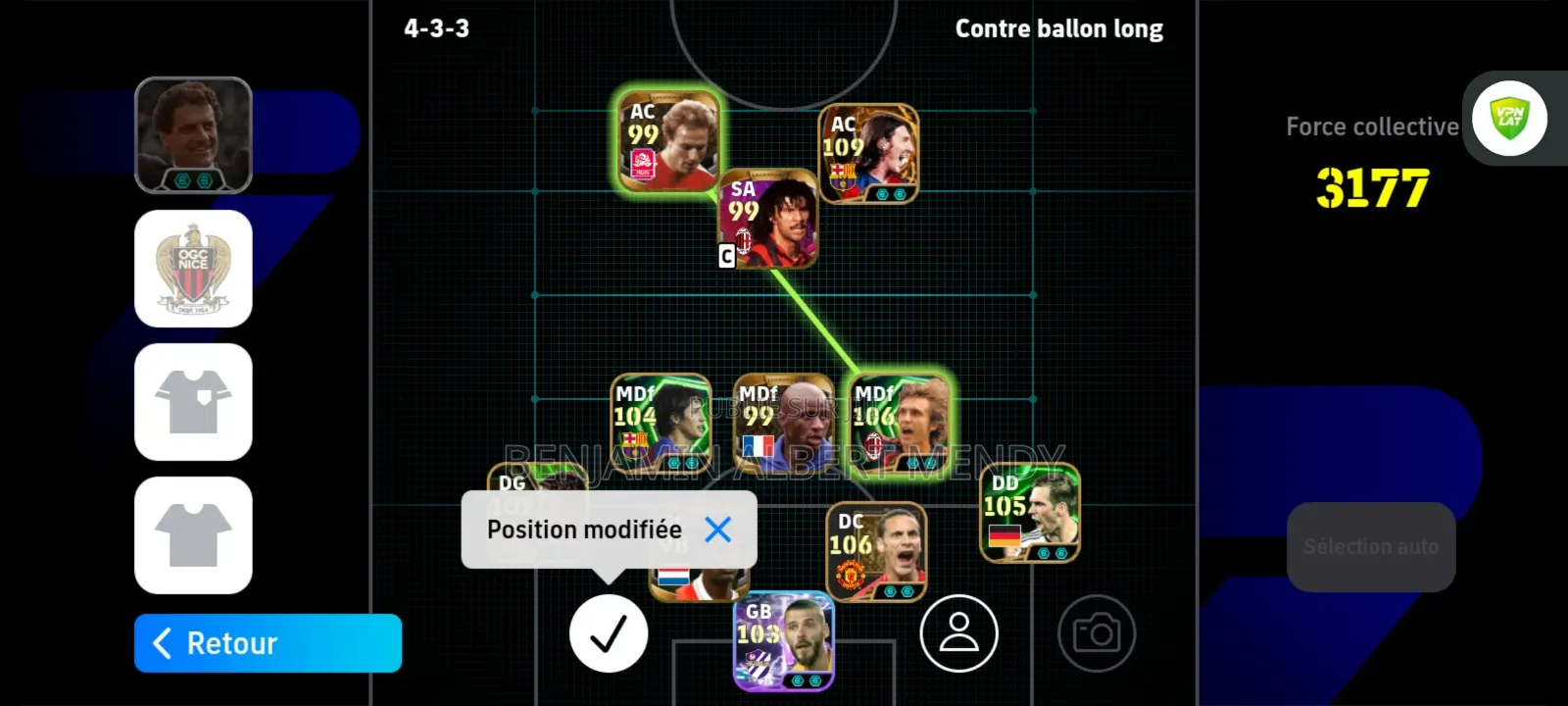
Task: Activate Sélection auto
Action: (x=1371, y=546)
